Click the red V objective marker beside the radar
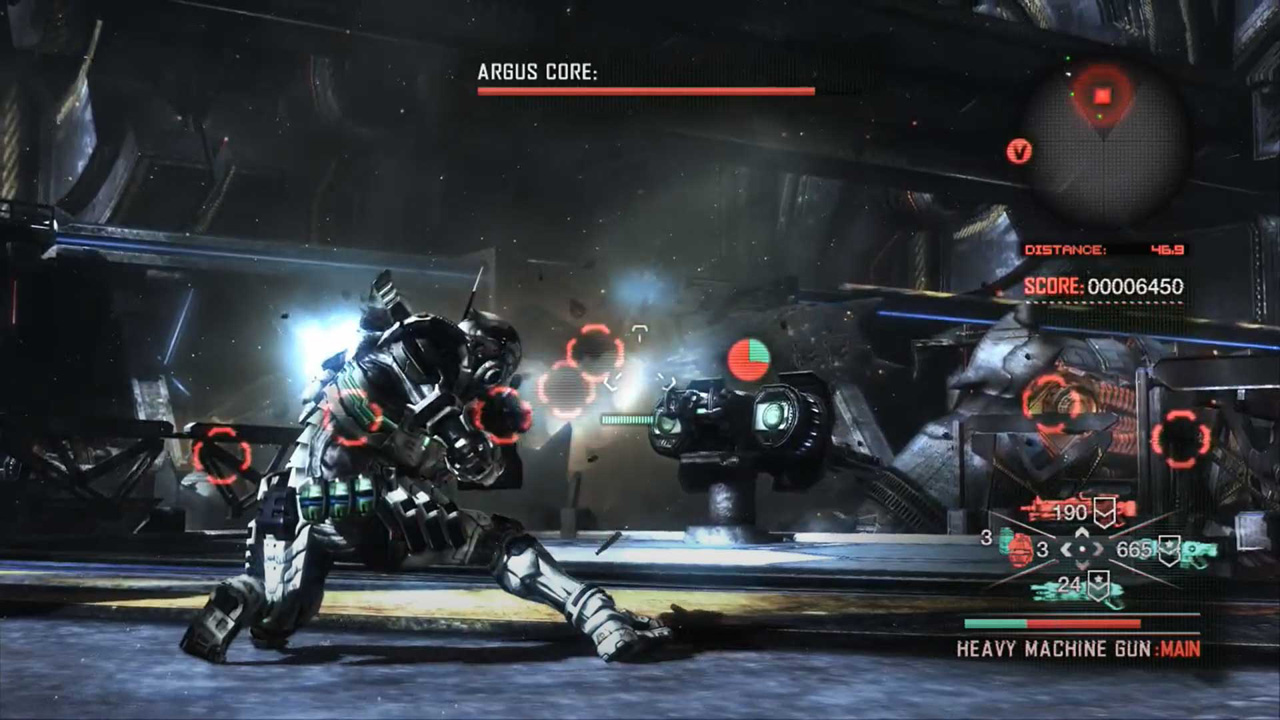This screenshot has height=720, width=1280. pyautogui.click(x=1019, y=152)
